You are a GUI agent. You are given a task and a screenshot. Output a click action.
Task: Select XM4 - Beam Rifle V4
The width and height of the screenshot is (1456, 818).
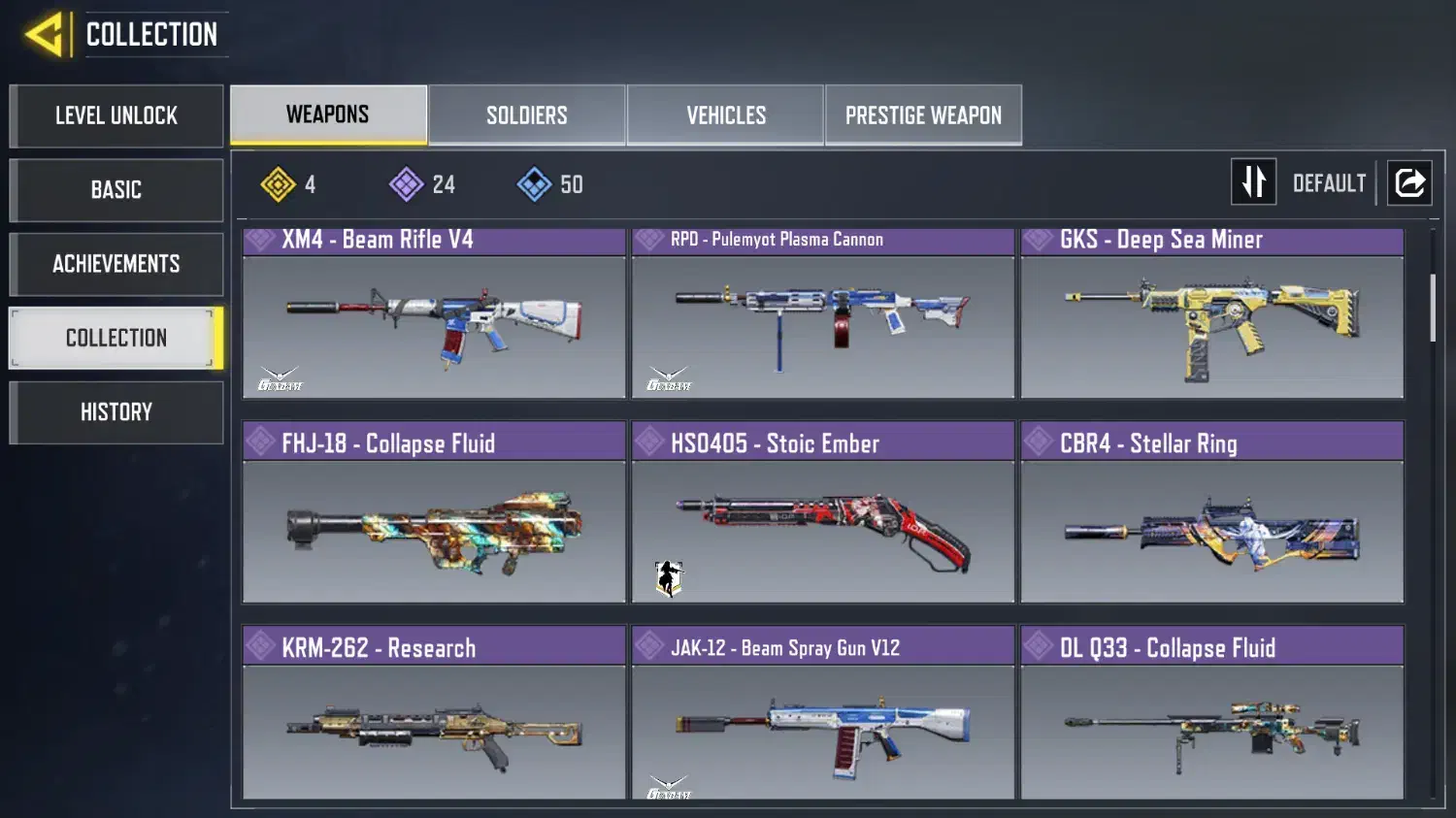434,315
